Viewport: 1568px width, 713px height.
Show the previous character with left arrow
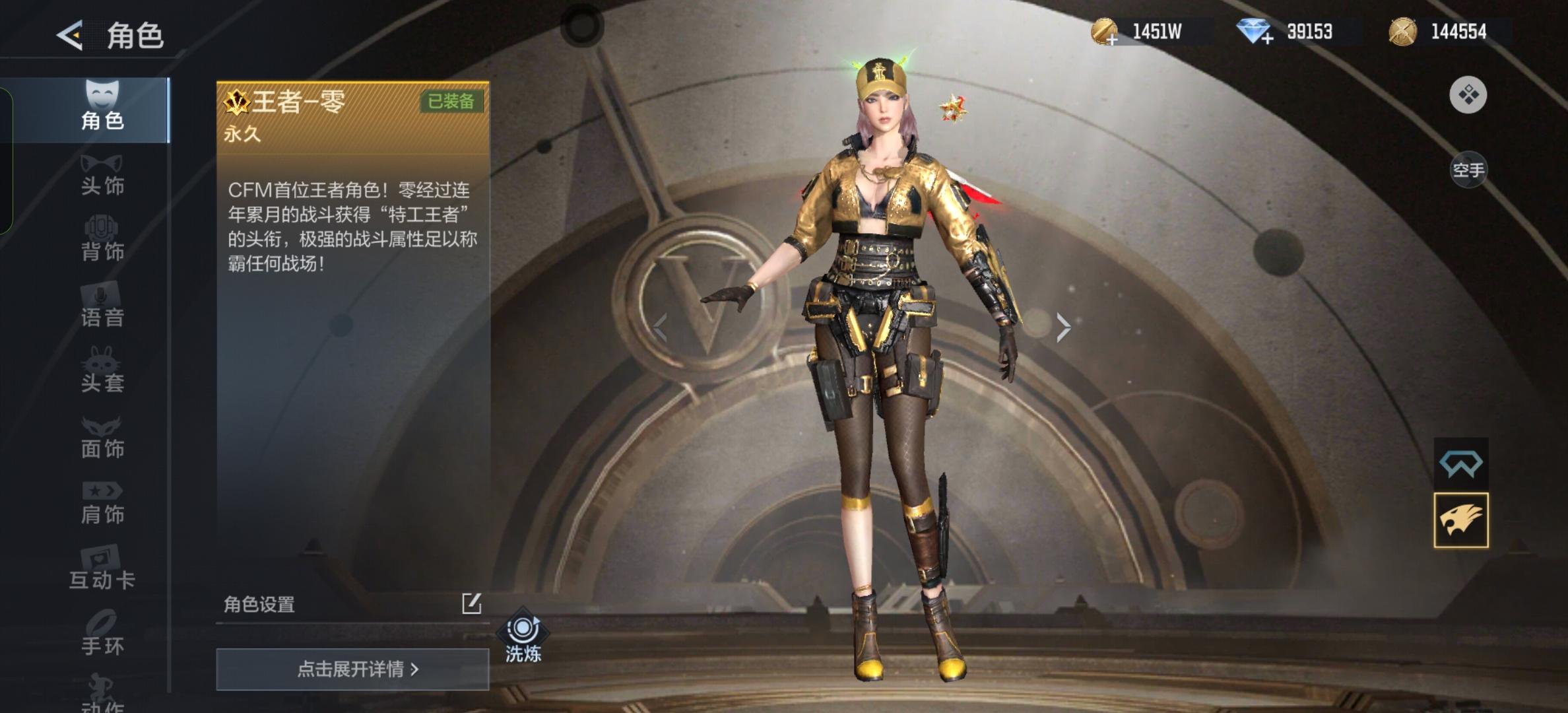(x=660, y=327)
